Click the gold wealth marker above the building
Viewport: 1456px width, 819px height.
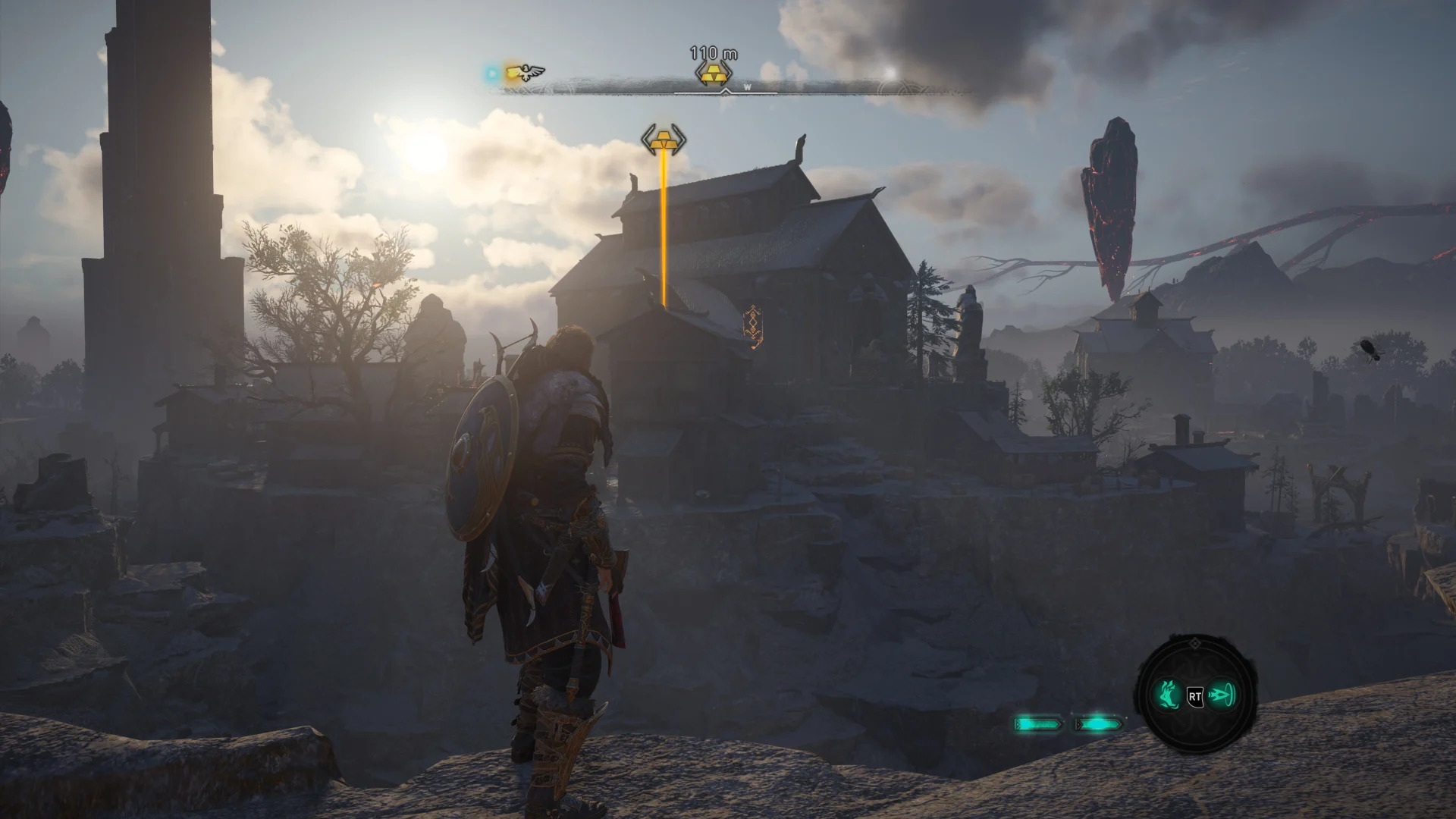point(664,140)
